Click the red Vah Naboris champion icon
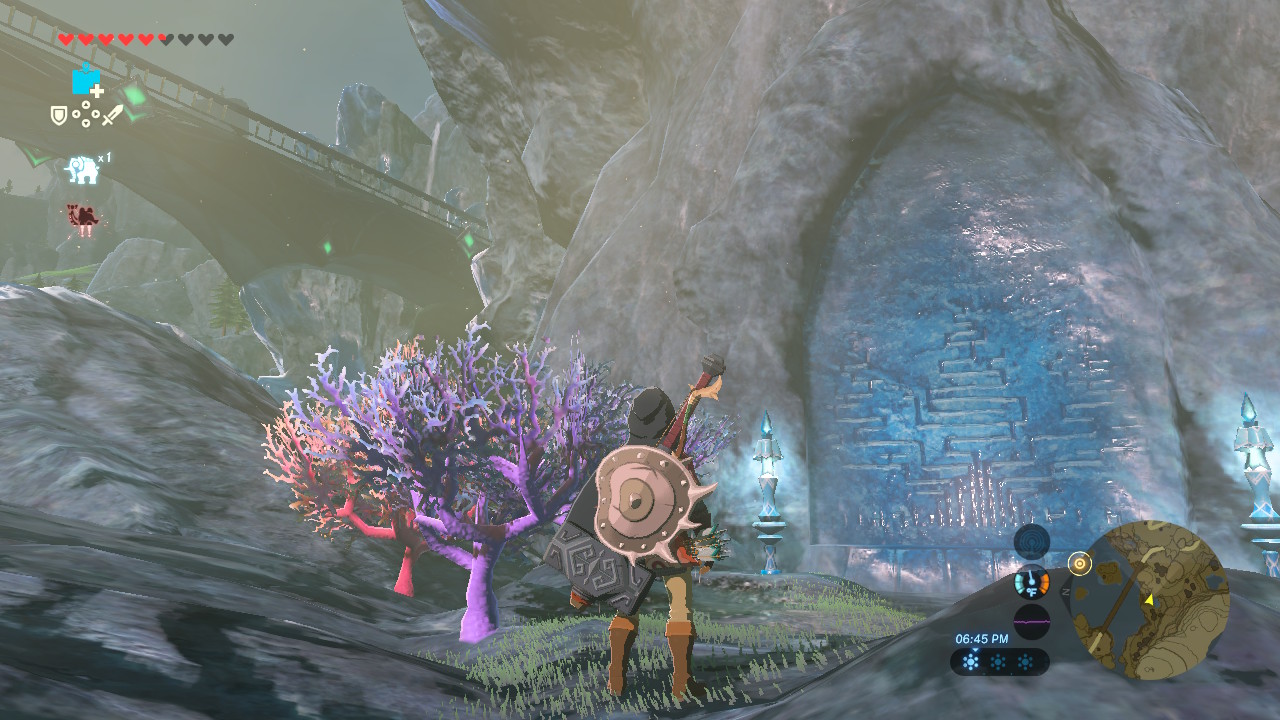 82,215
